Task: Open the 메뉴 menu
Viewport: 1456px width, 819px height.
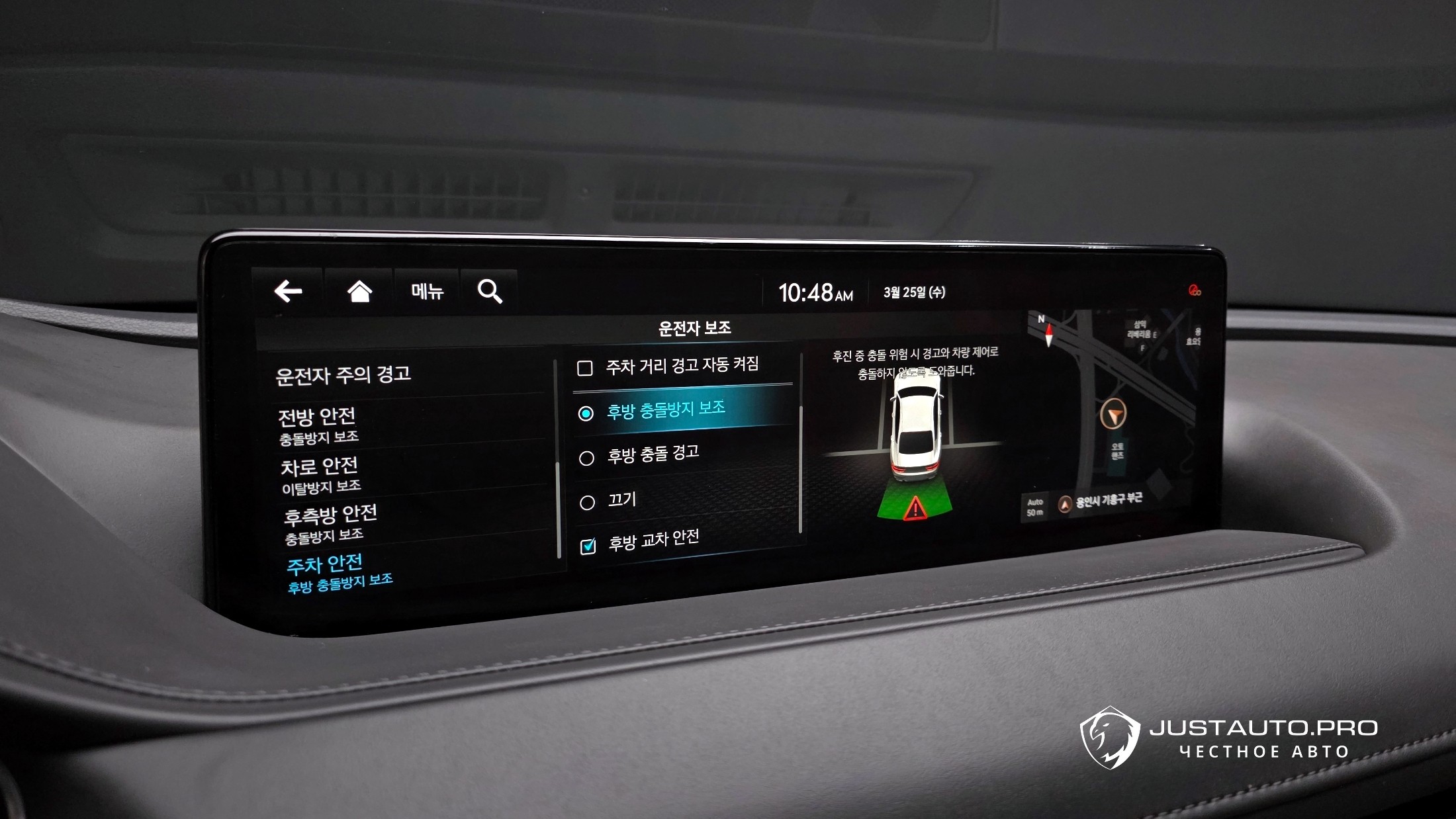Action: tap(427, 291)
